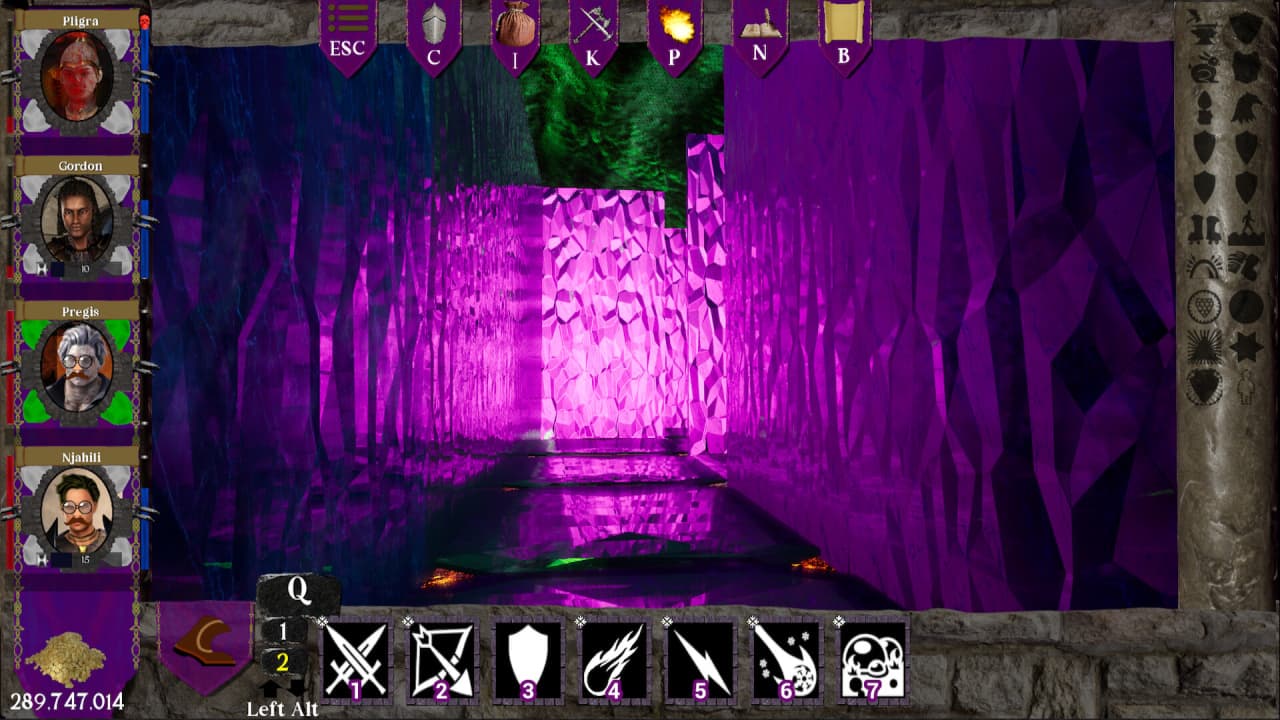Activate the crossed swords melee attack
The width and height of the screenshot is (1280, 720).
(355, 660)
